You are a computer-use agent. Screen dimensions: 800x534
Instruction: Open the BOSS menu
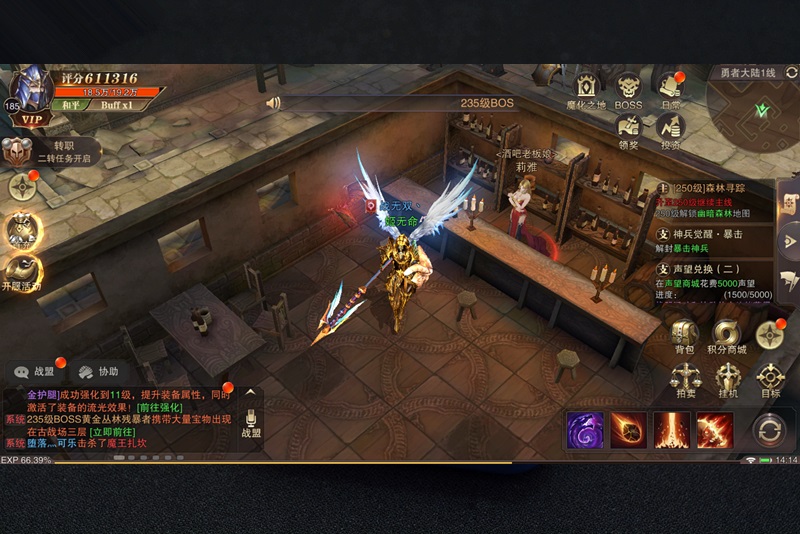click(628, 89)
